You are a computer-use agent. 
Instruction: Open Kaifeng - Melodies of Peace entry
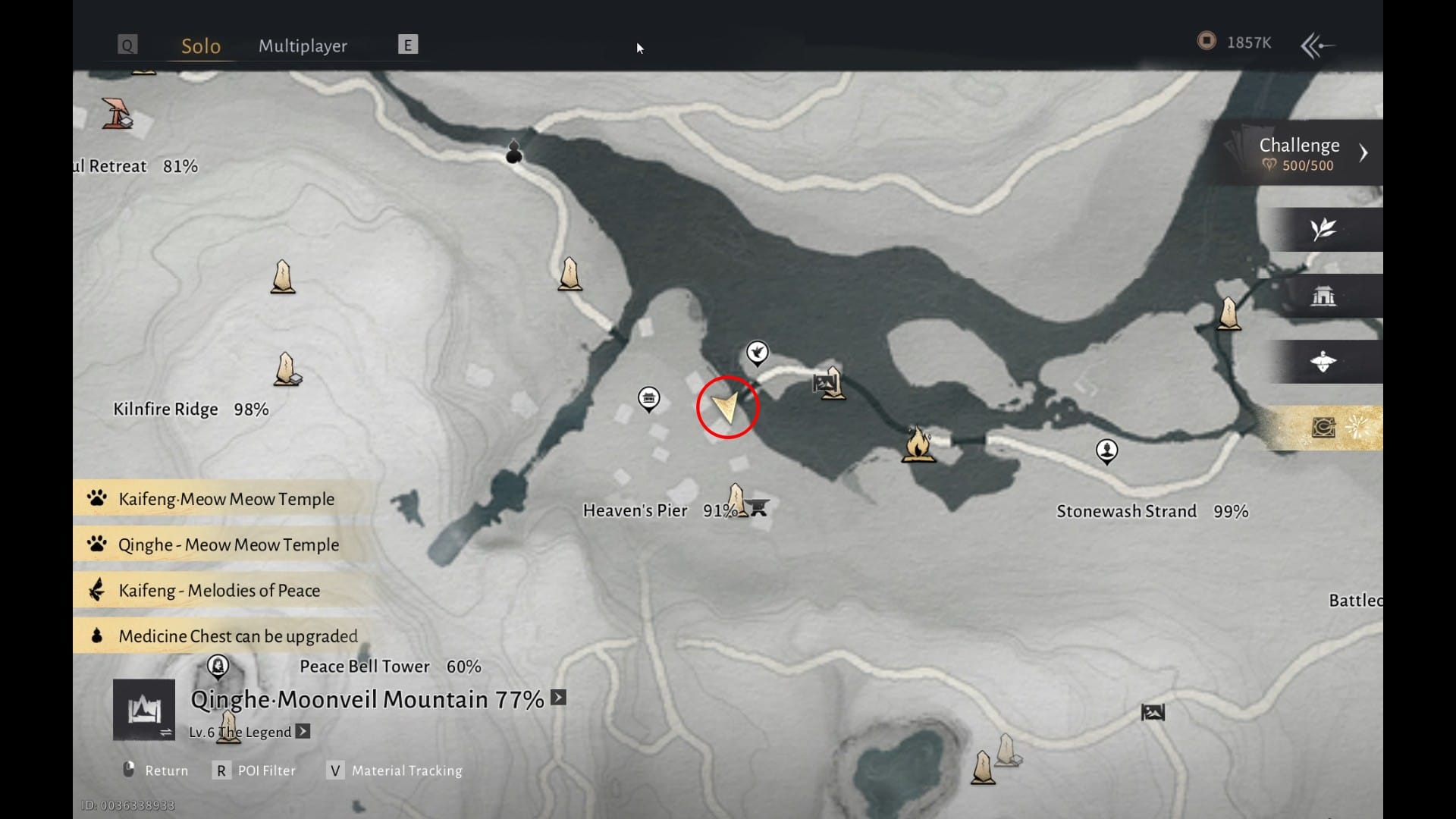click(x=218, y=590)
